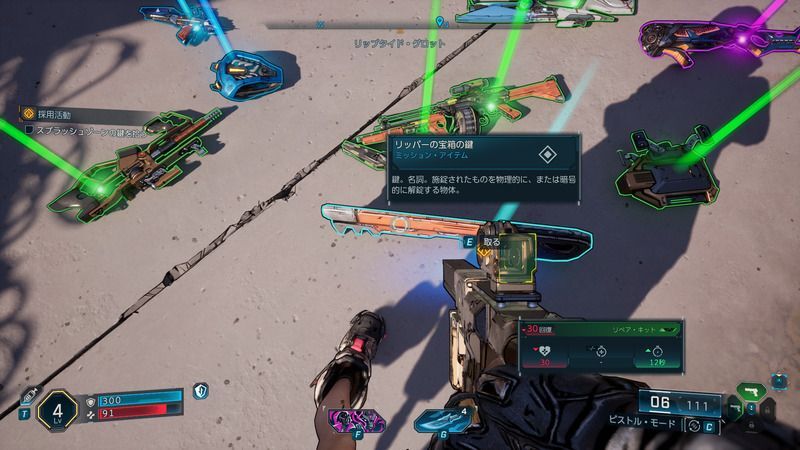The height and width of the screenshot is (450, 800).
Task: Select the level 4 badge
Action: click(57, 409)
